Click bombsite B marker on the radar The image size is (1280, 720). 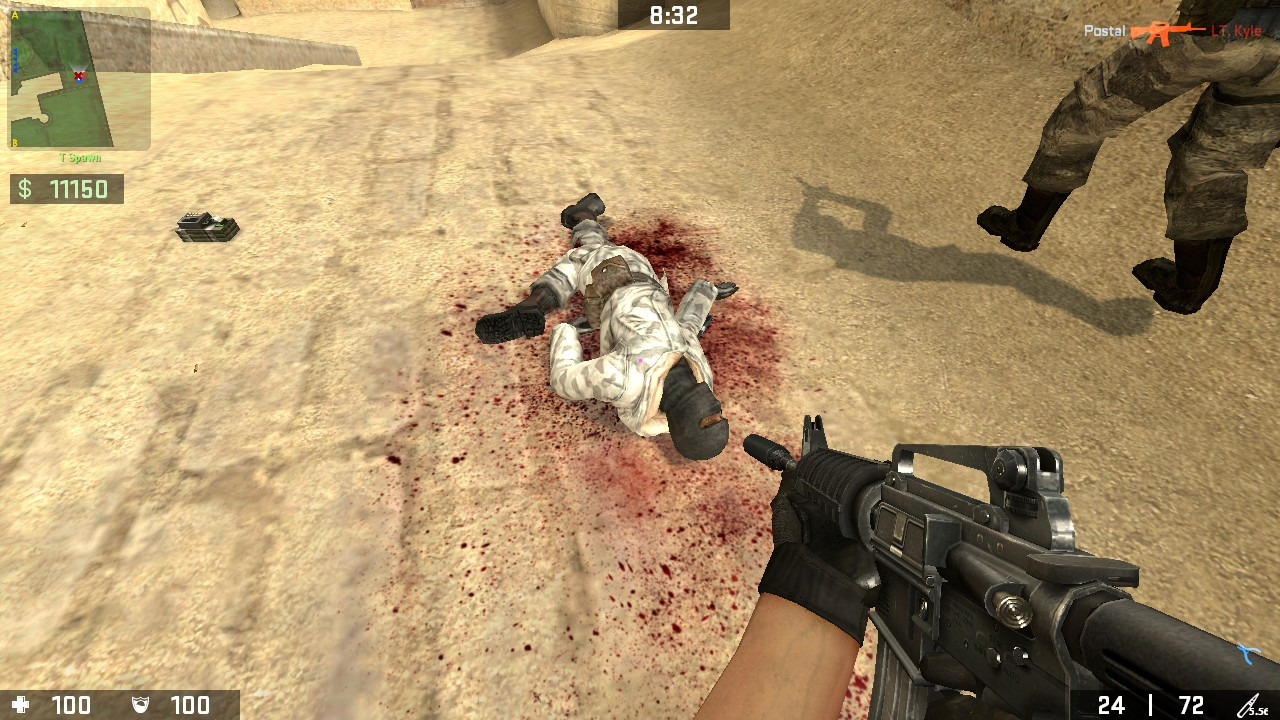pyautogui.click(x=13, y=143)
